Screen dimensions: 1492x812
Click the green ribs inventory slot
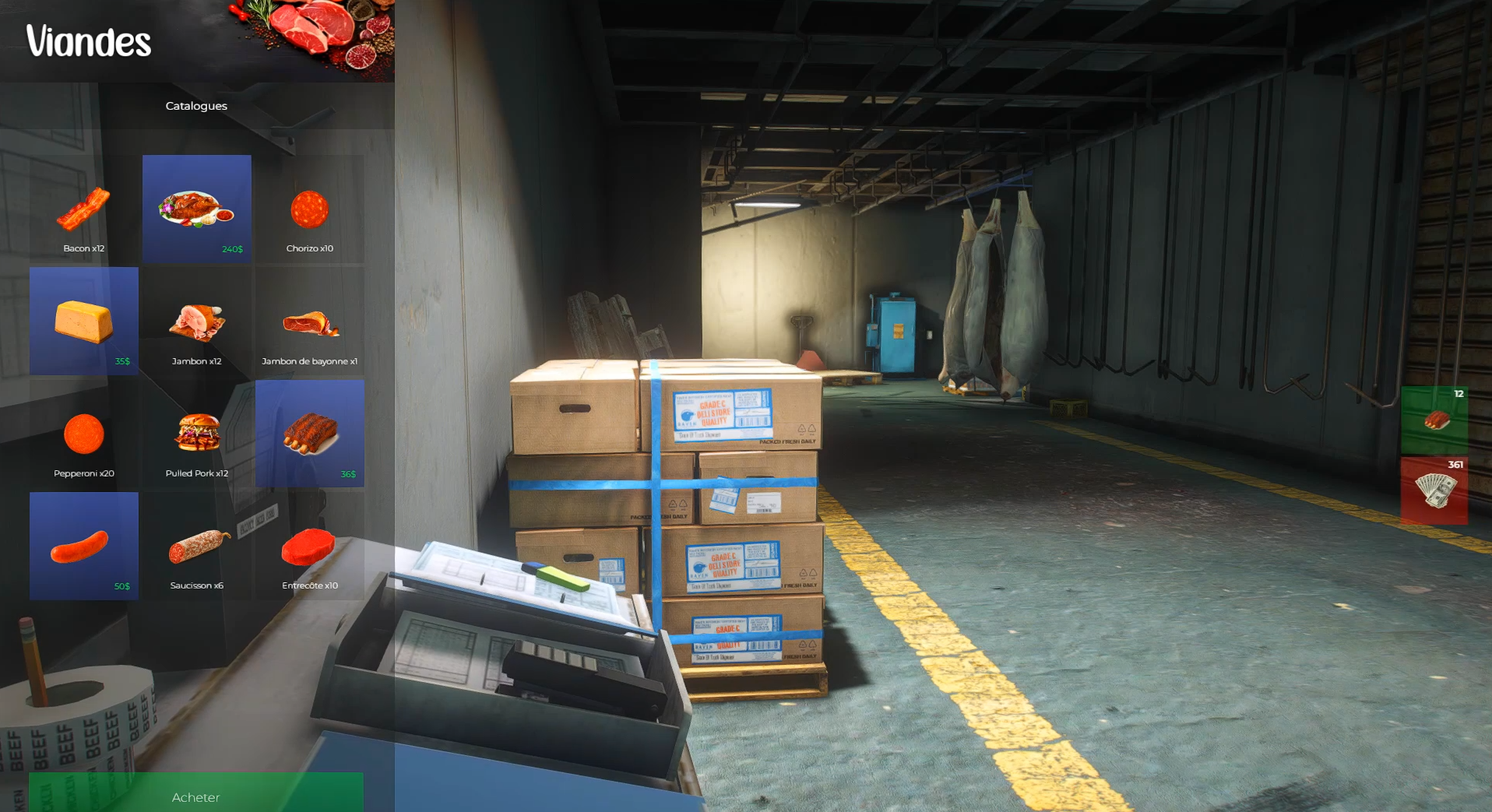(1434, 420)
